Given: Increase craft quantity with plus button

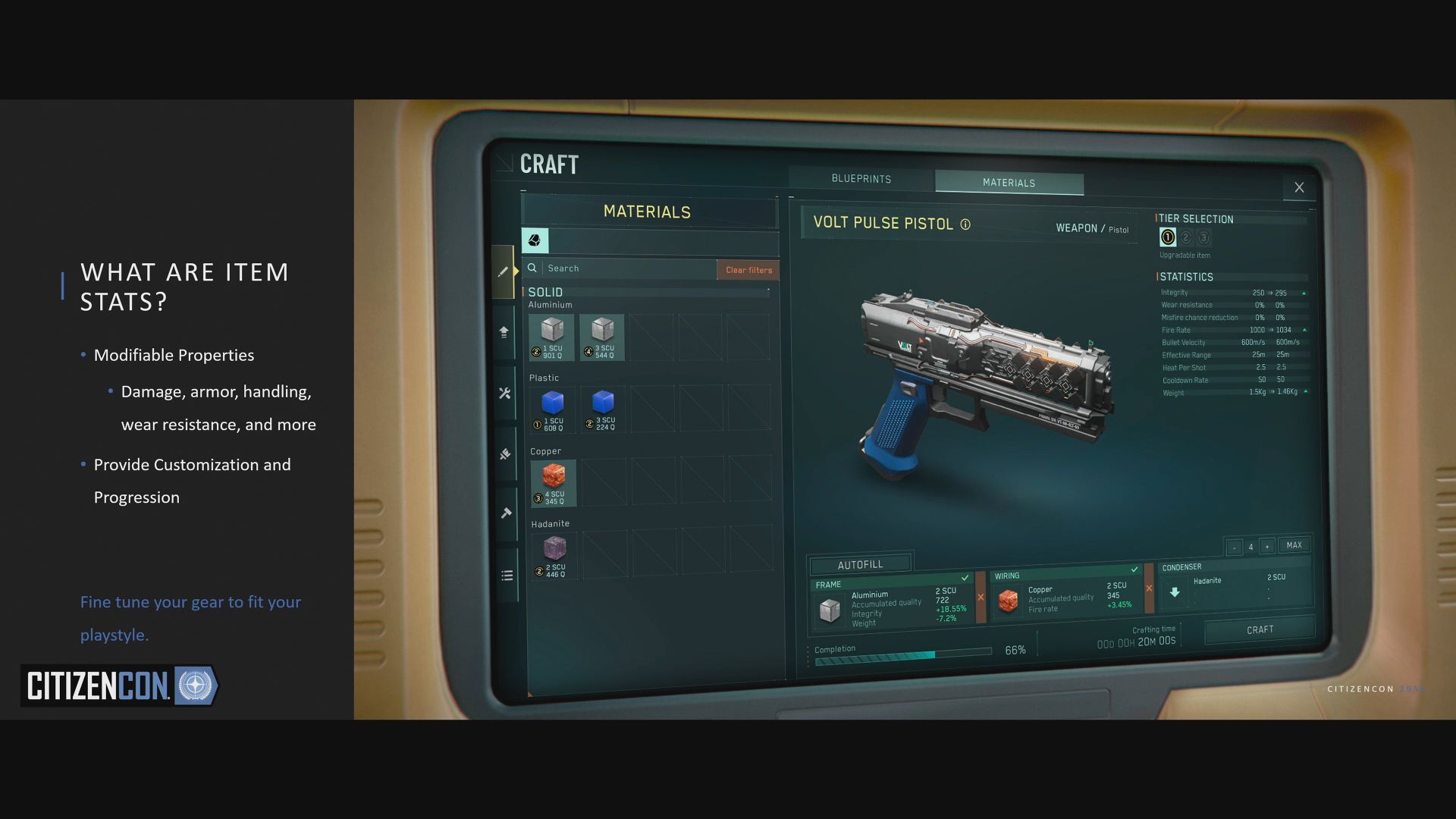Looking at the screenshot, I should (x=1267, y=547).
